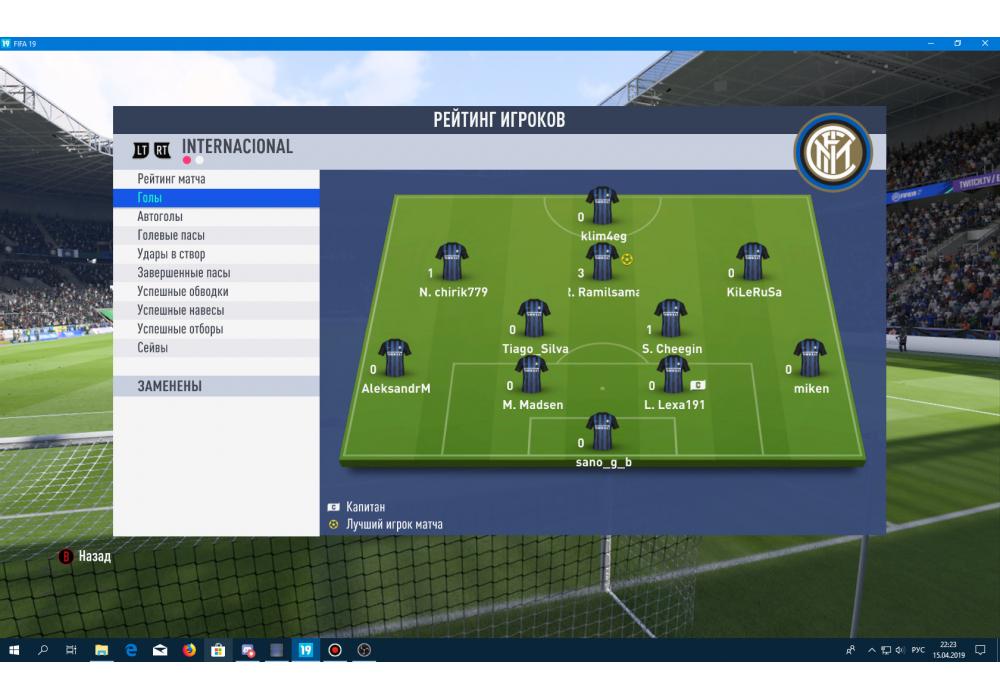Select captain L. Lexa191's shirt
The width and height of the screenshot is (1000, 700).
click(673, 375)
